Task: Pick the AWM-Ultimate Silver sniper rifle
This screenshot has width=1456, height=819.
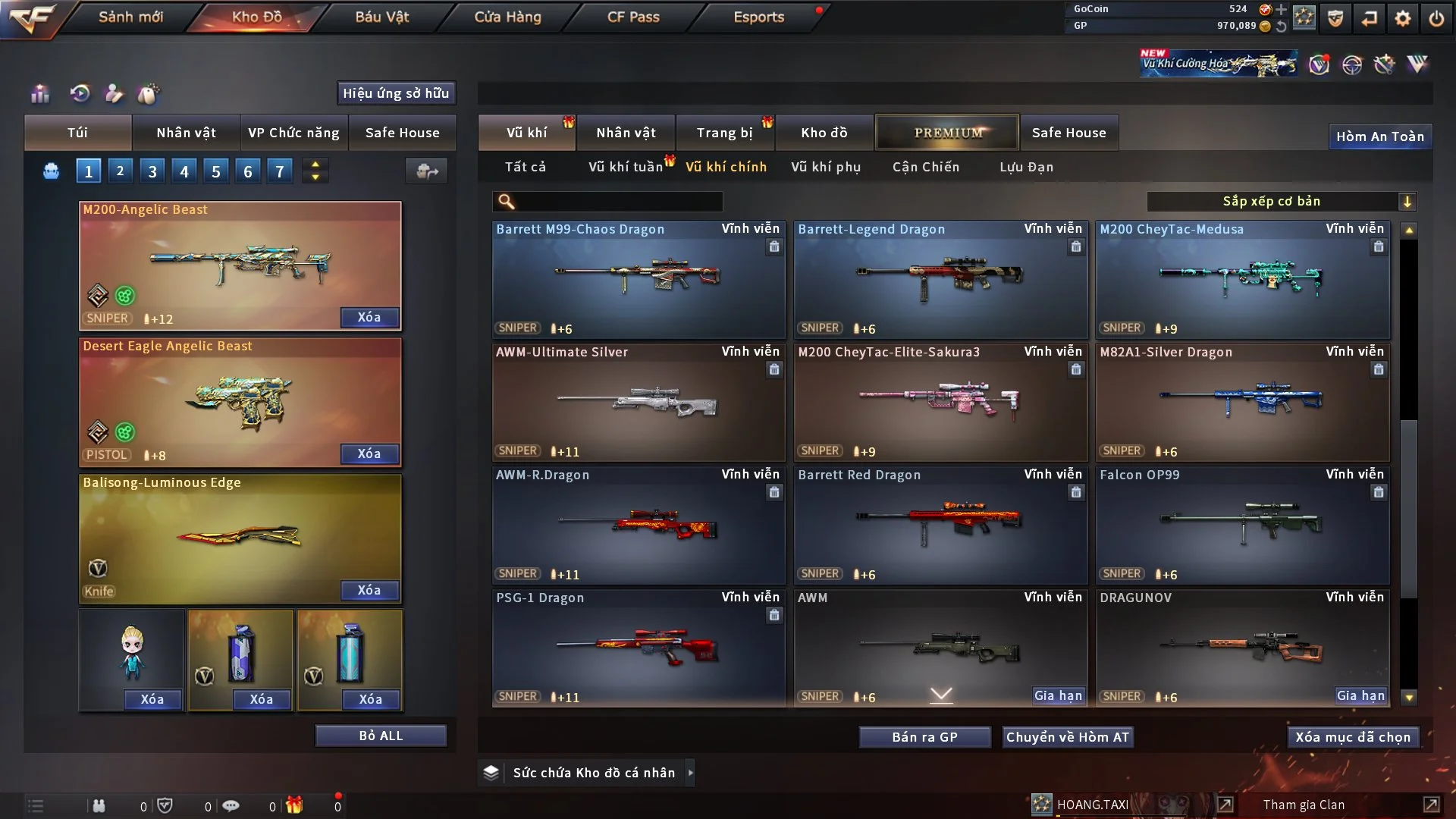Action: [638, 403]
